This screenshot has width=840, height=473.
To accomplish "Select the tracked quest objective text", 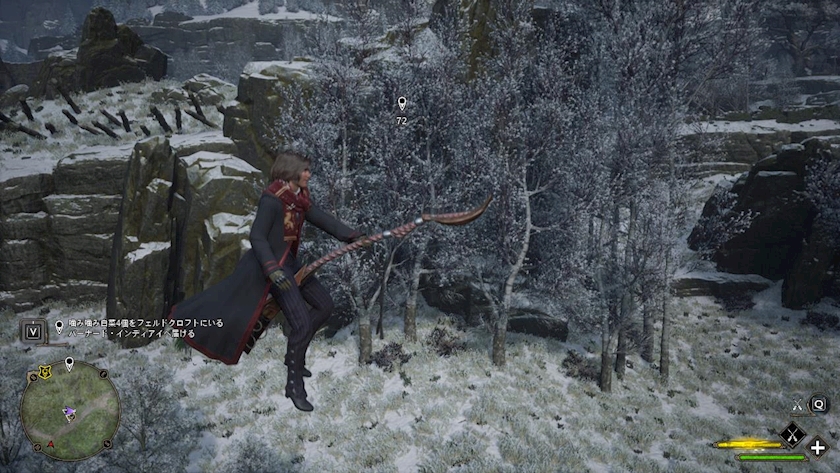I will click(148, 329).
